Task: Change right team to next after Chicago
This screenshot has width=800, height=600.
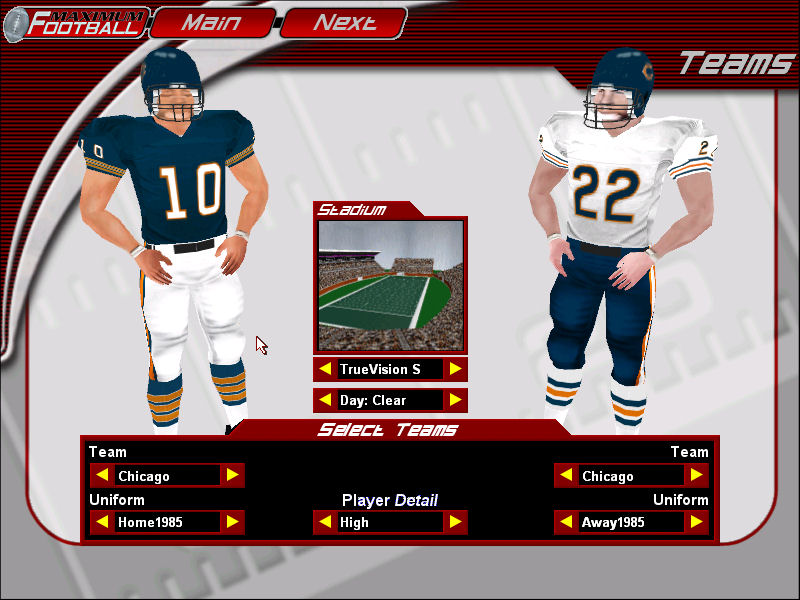Action: pyautogui.click(x=697, y=476)
